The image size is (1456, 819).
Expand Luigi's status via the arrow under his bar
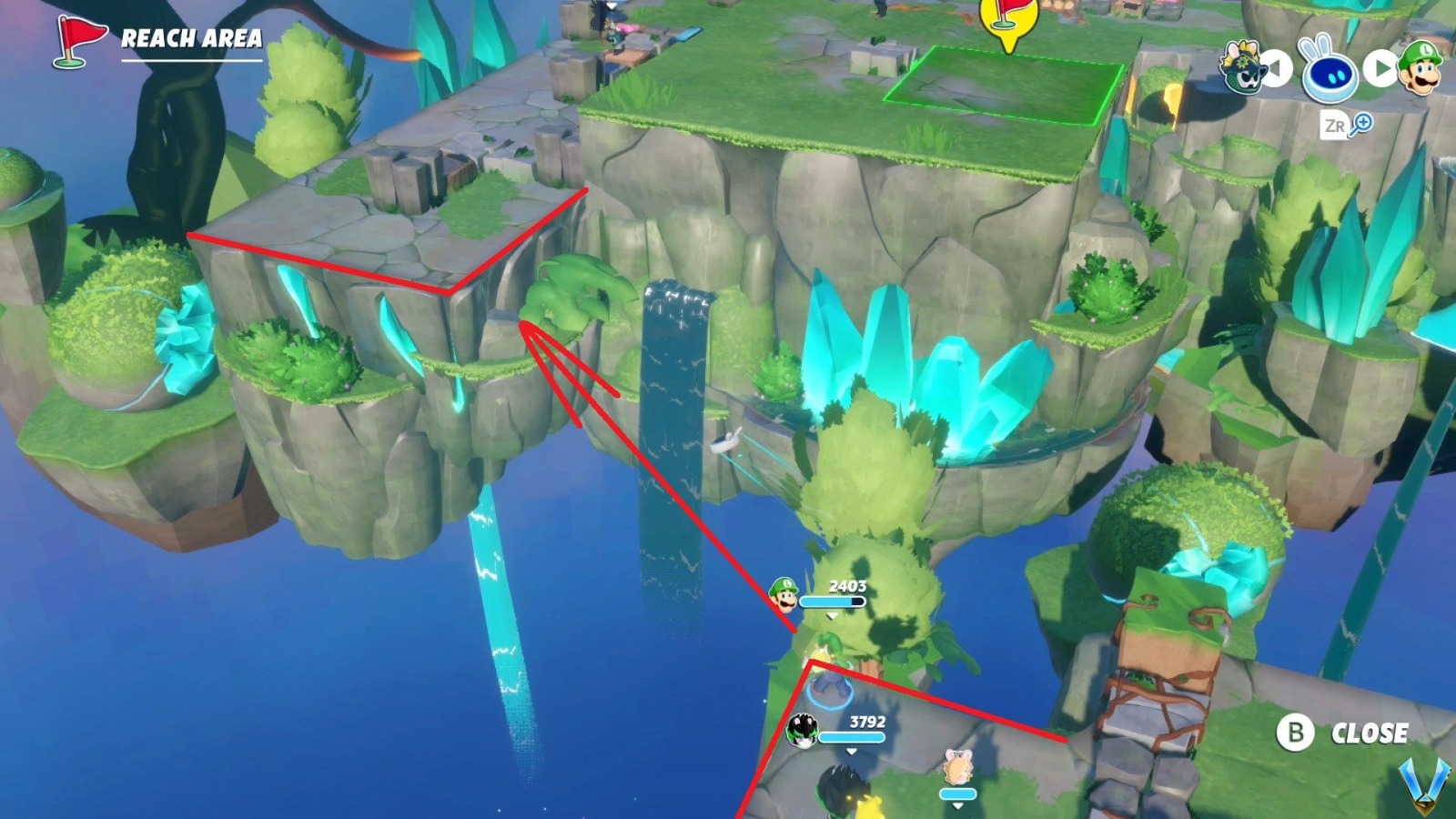831,614
